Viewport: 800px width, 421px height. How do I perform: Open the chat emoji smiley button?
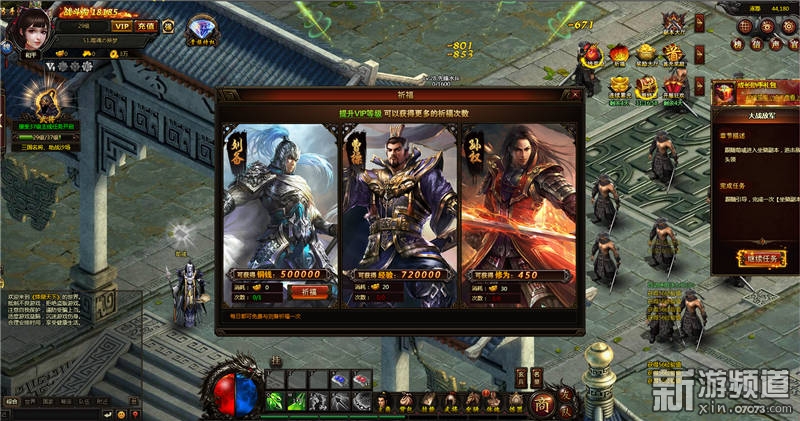pyautogui.click(x=120, y=413)
